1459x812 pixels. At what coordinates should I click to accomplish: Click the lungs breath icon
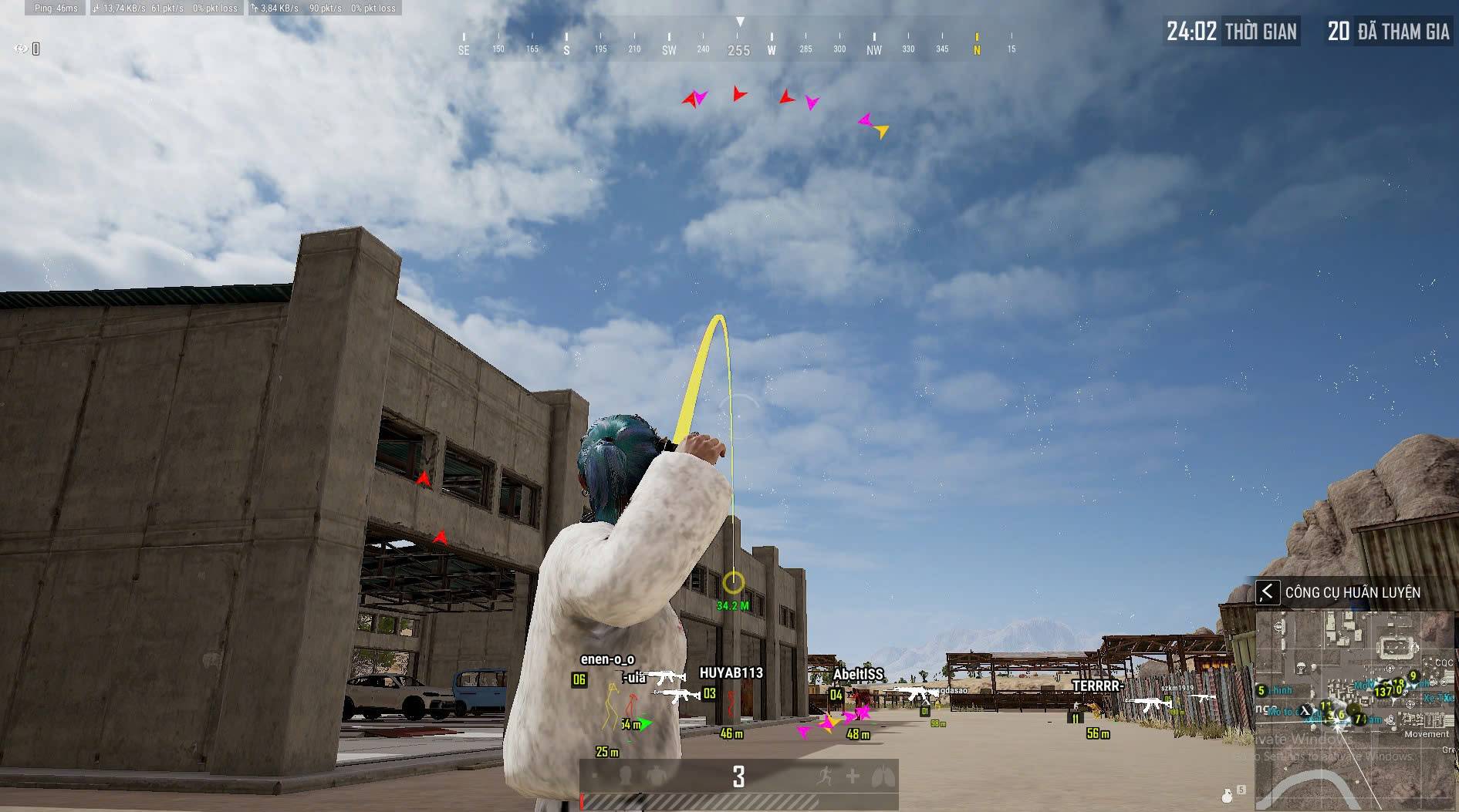coord(883,776)
